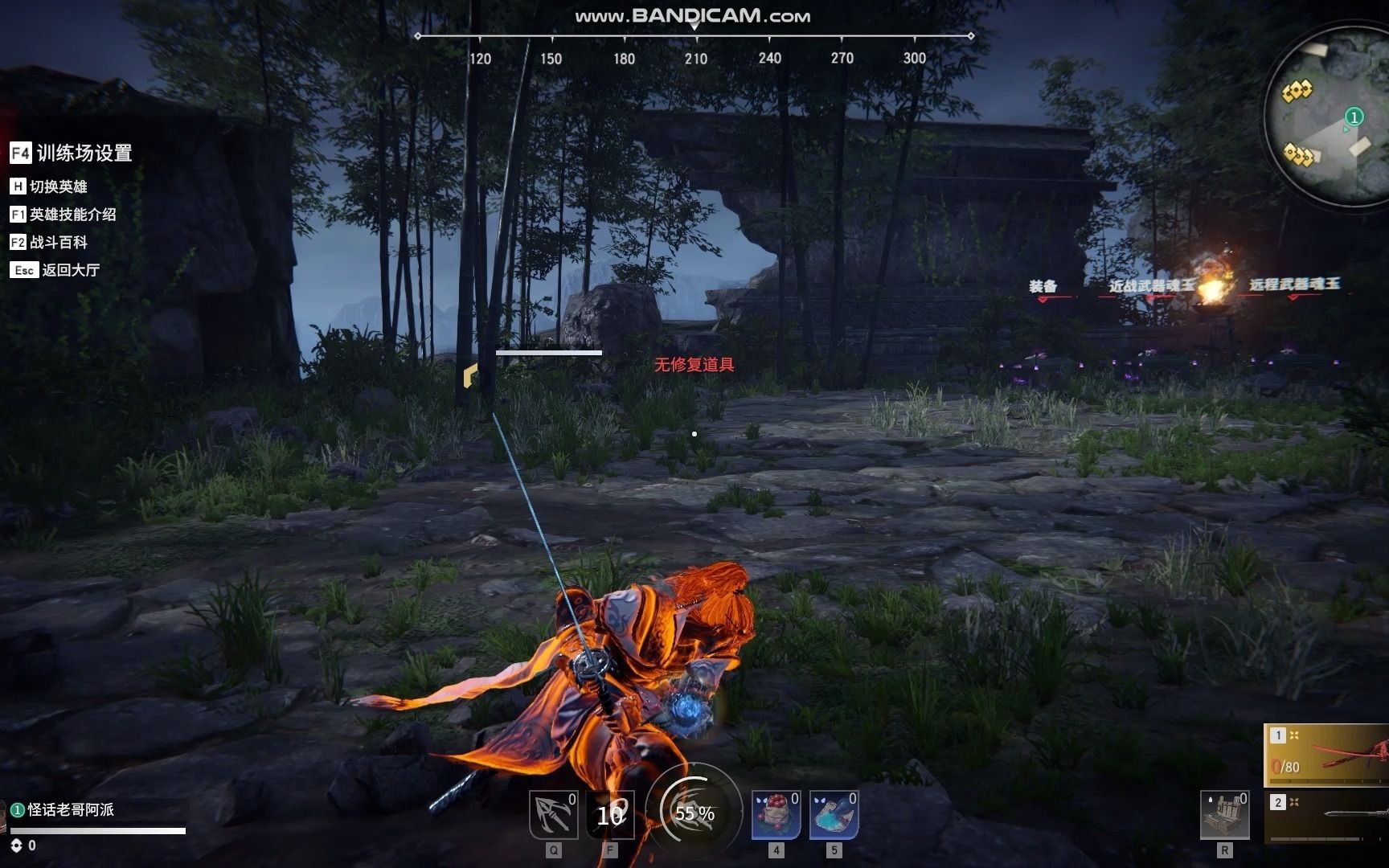Select the grappling hook slot
The image size is (1389, 868).
tap(553, 815)
